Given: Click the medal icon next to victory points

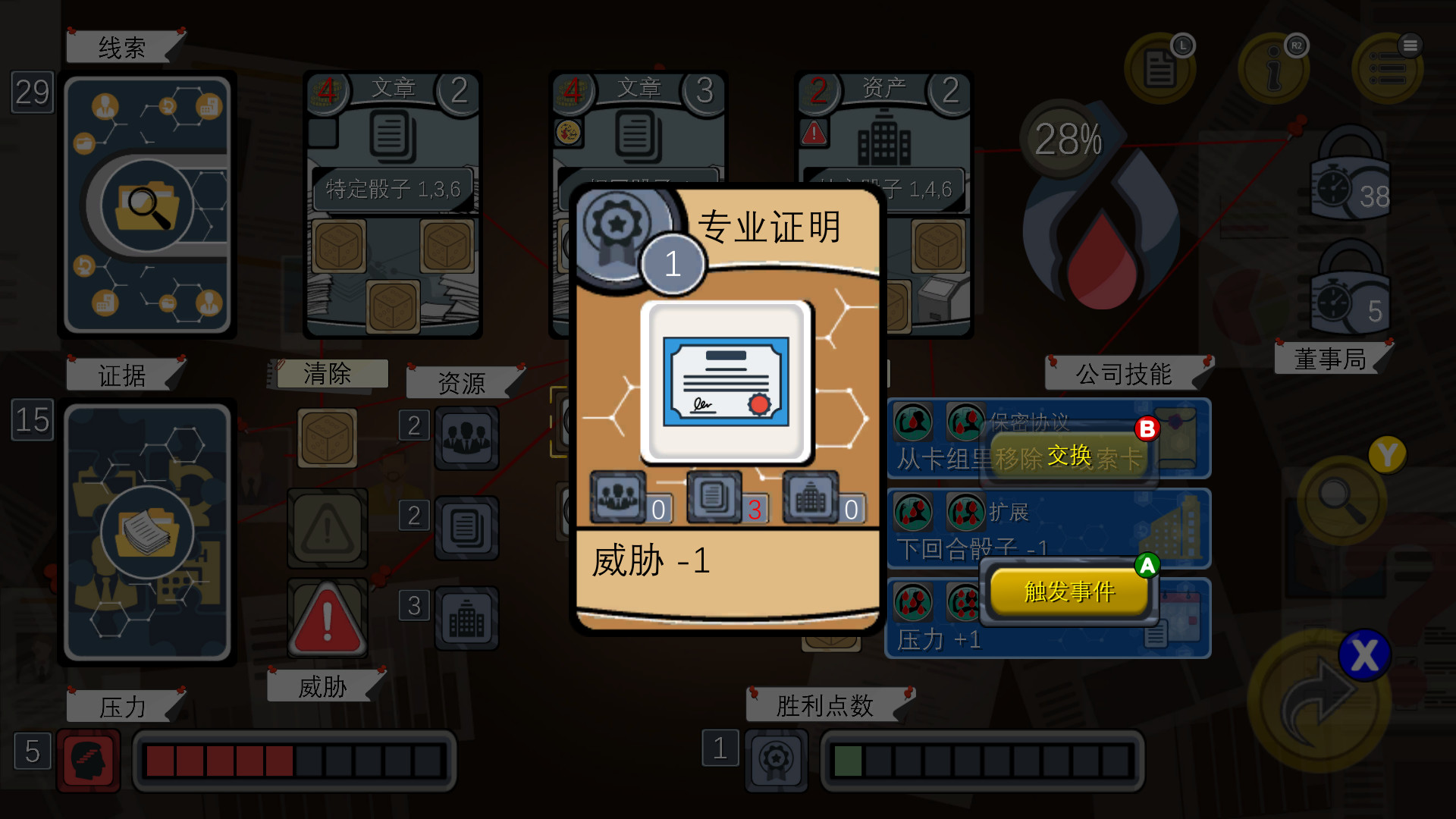Looking at the screenshot, I should pyautogui.click(x=777, y=760).
